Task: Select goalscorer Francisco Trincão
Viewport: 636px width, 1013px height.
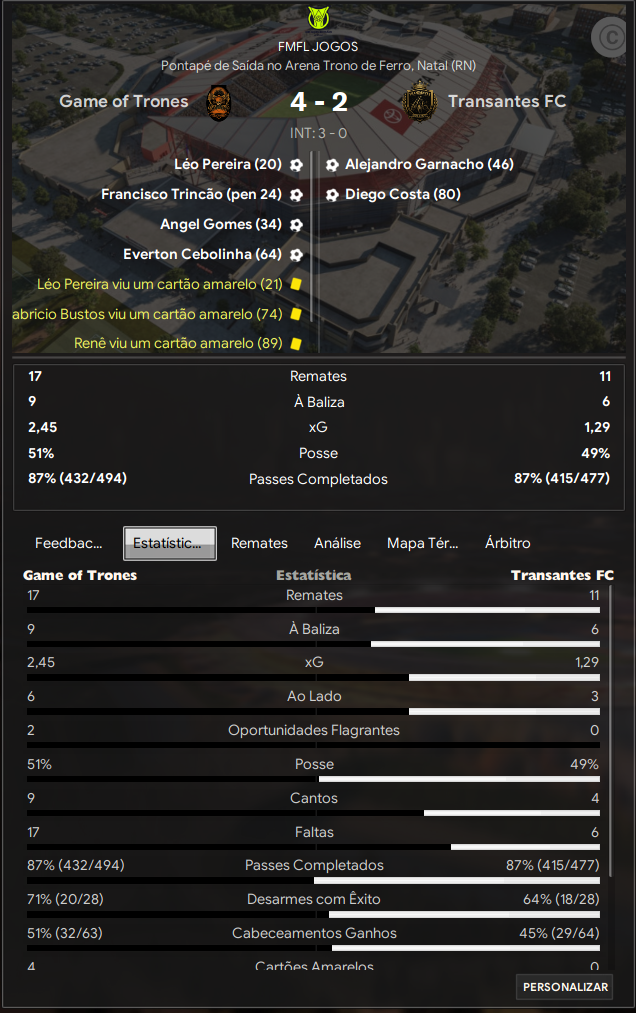Action: (191, 194)
